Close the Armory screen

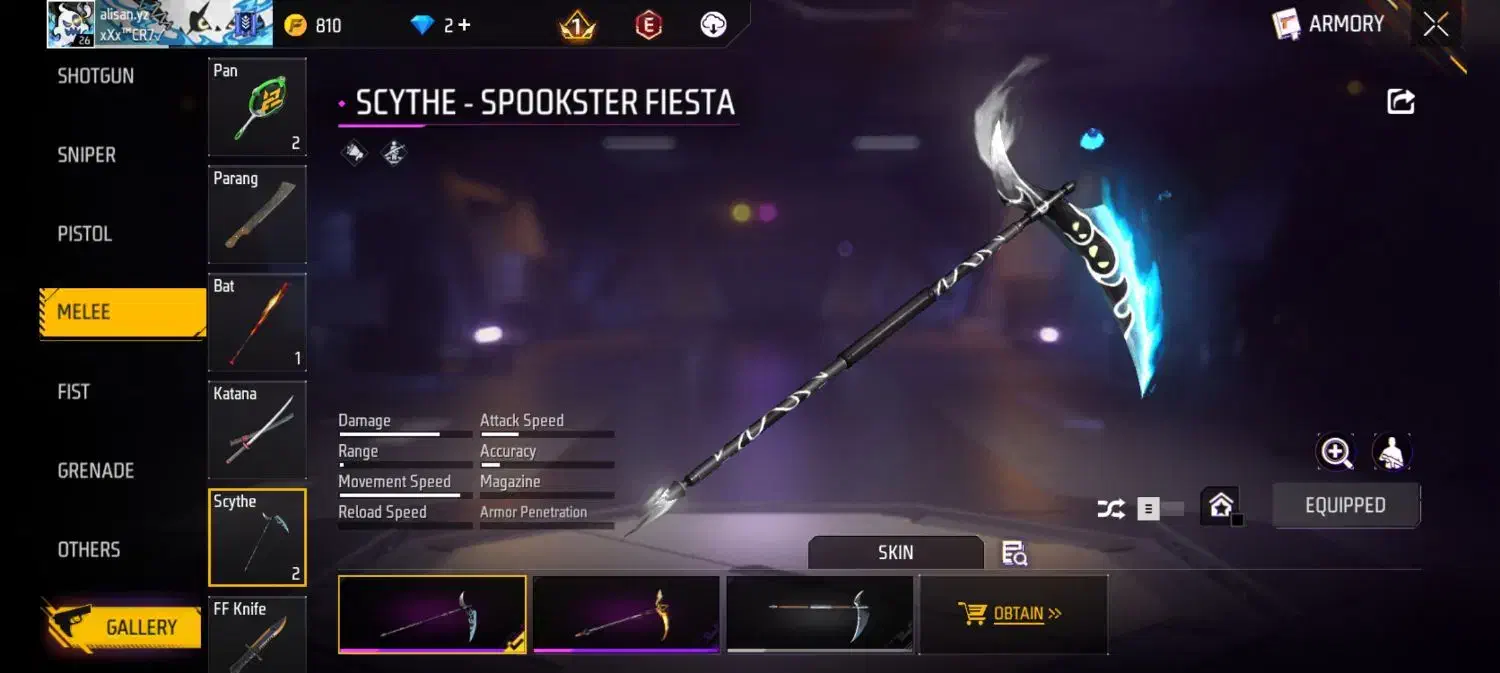point(1436,25)
